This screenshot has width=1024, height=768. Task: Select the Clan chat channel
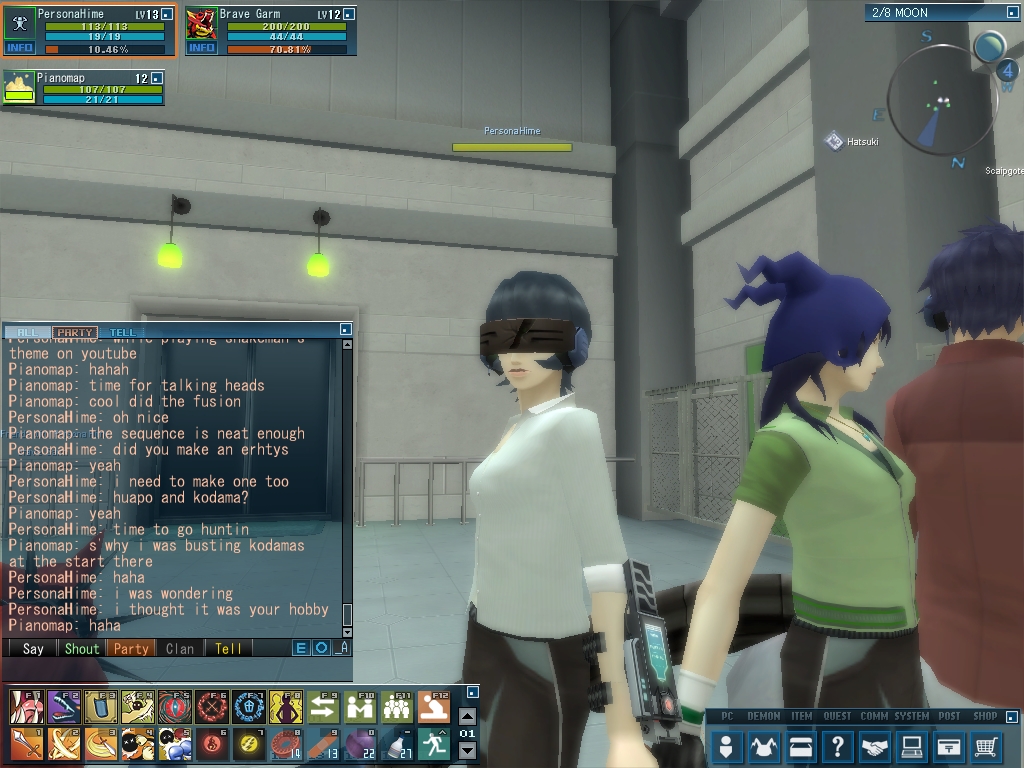(x=180, y=648)
